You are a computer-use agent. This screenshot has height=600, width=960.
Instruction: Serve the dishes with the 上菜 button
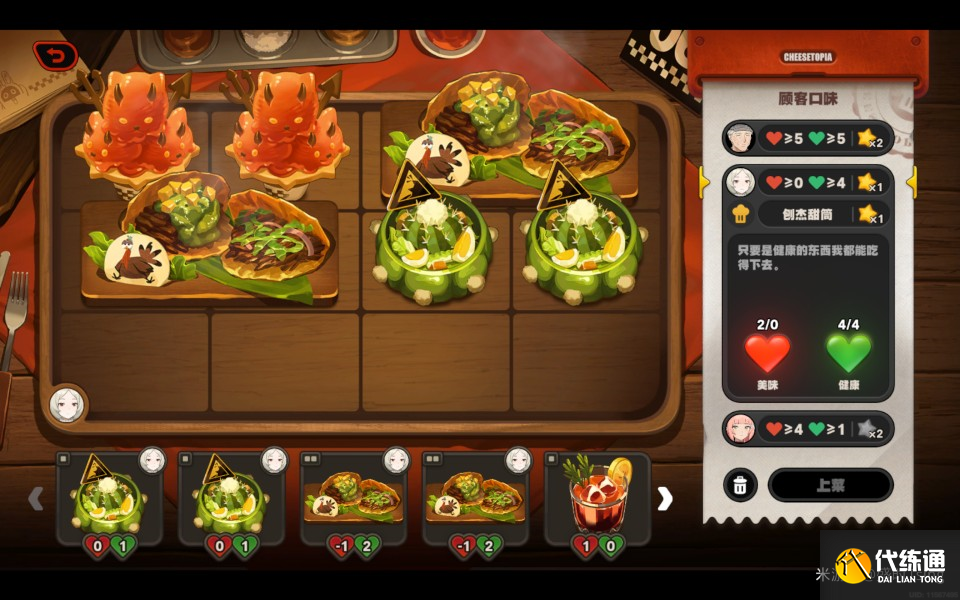tap(830, 485)
